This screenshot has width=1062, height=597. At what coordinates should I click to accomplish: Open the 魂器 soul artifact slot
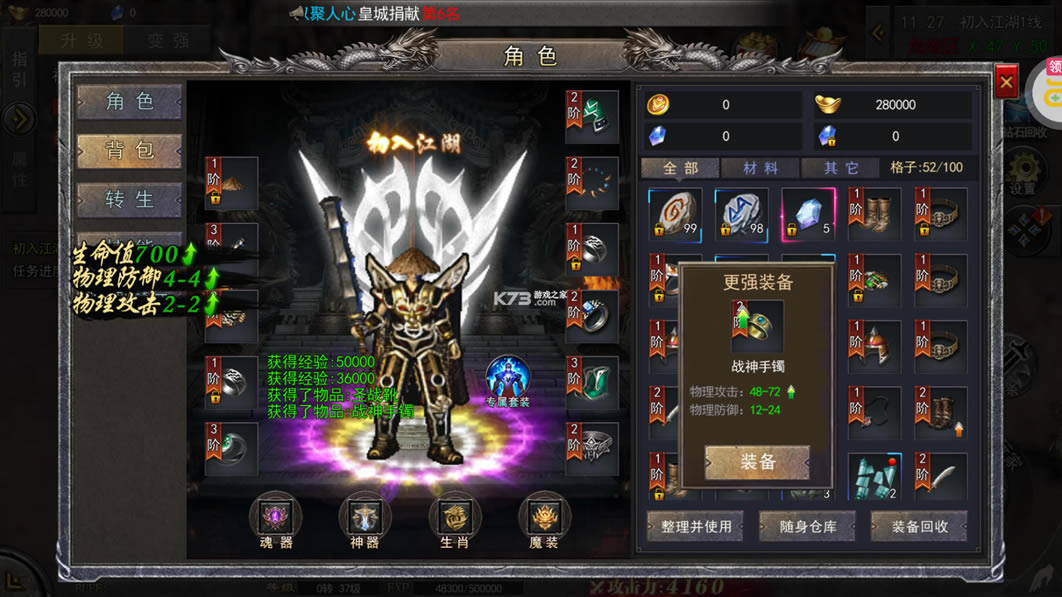coord(275,518)
